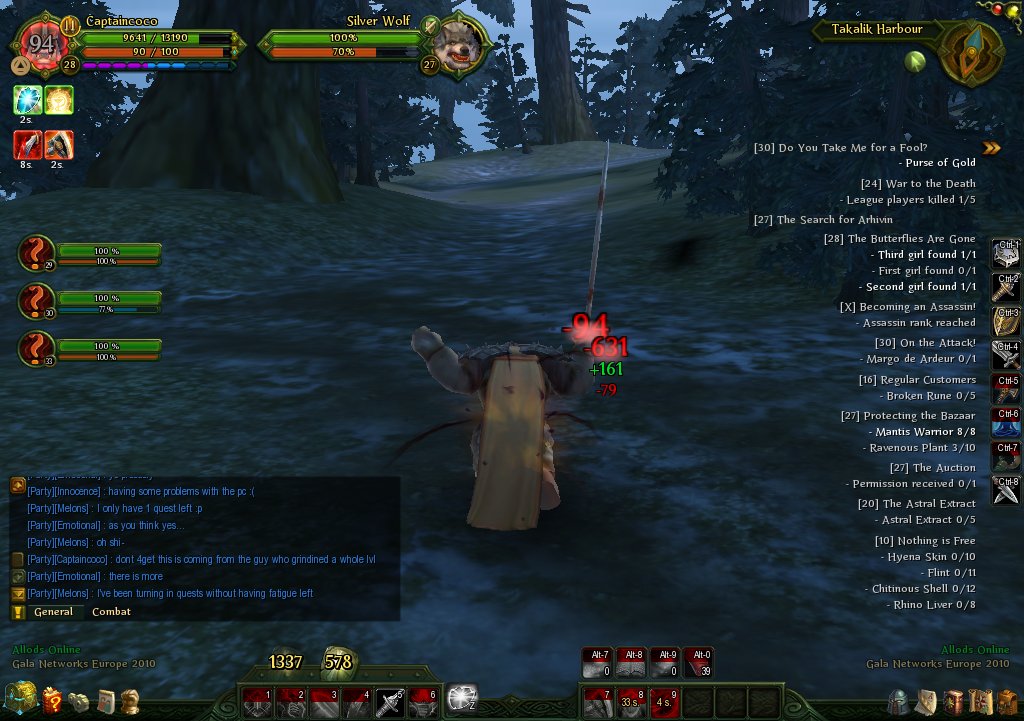Switch to the Combat chat tab

point(111,612)
